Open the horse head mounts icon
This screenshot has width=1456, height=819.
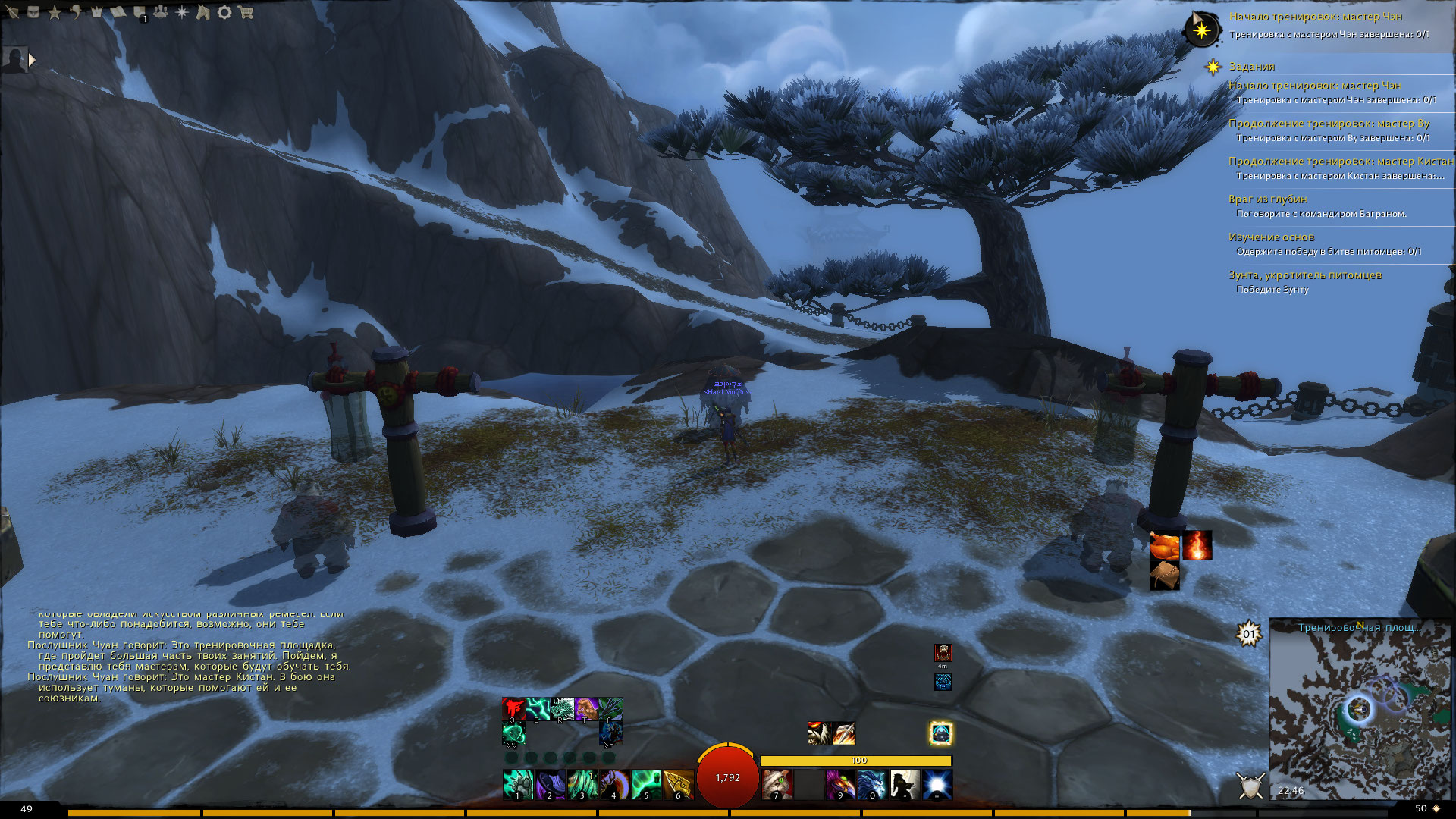tap(203, 12)
